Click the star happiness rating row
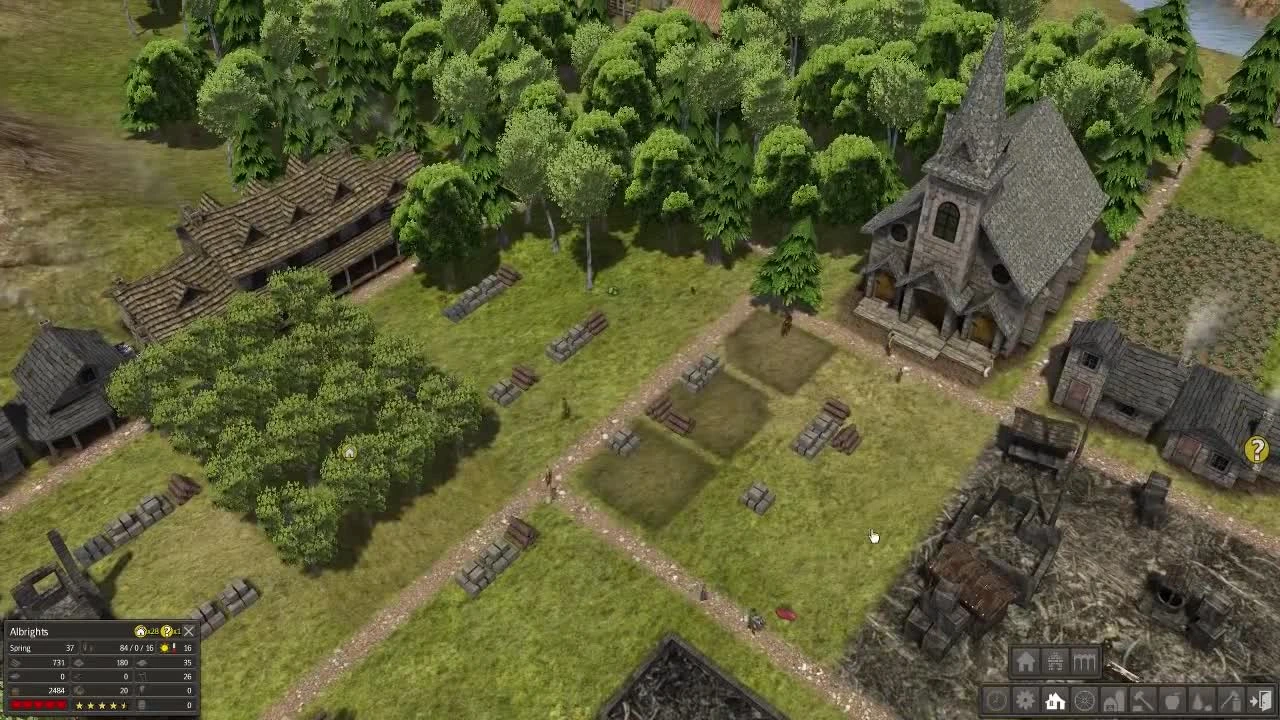The width and height of the screenshot is (1280, 720). [x=100, y=706]
